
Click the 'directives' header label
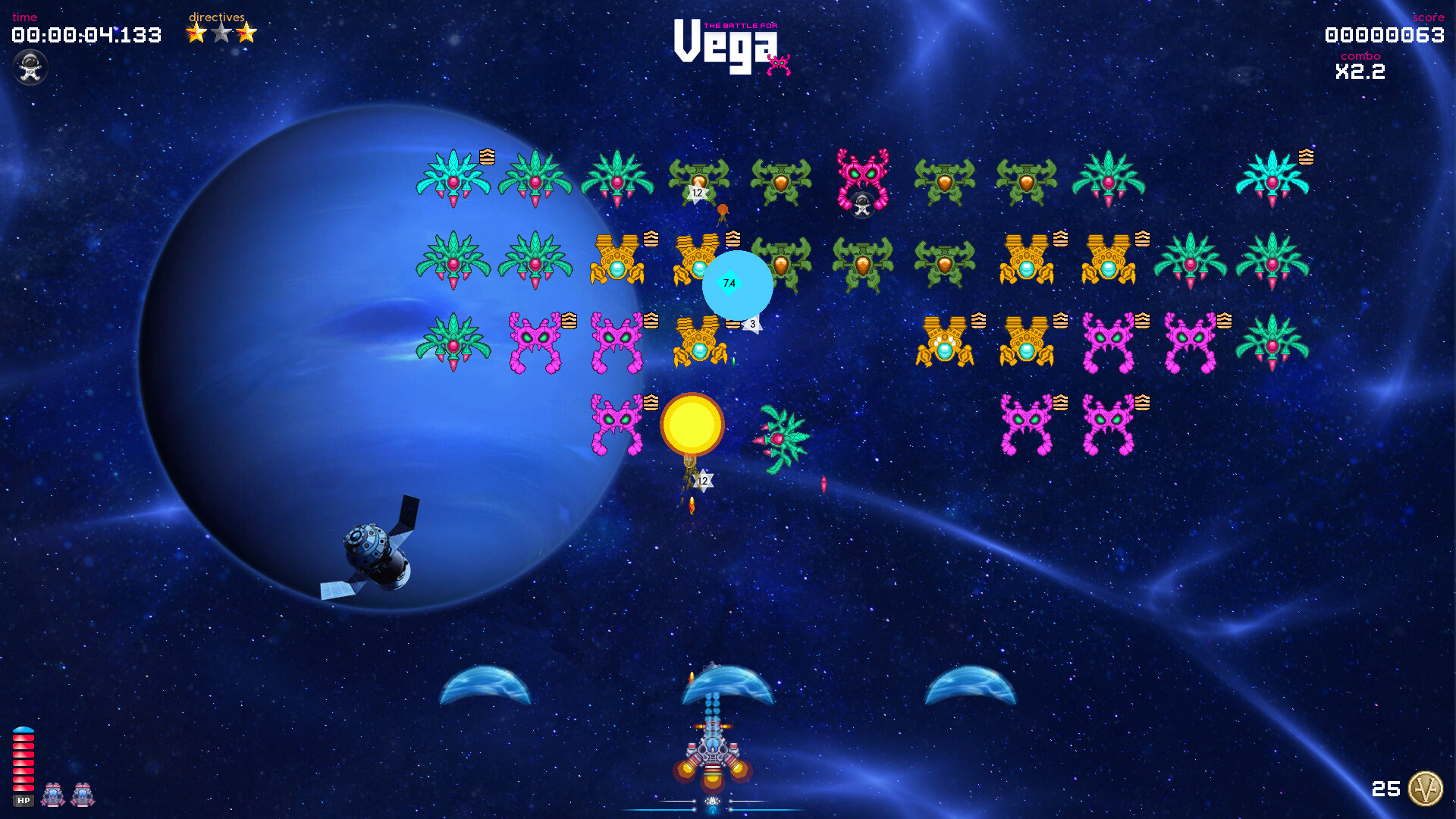[x=216, y=16]
